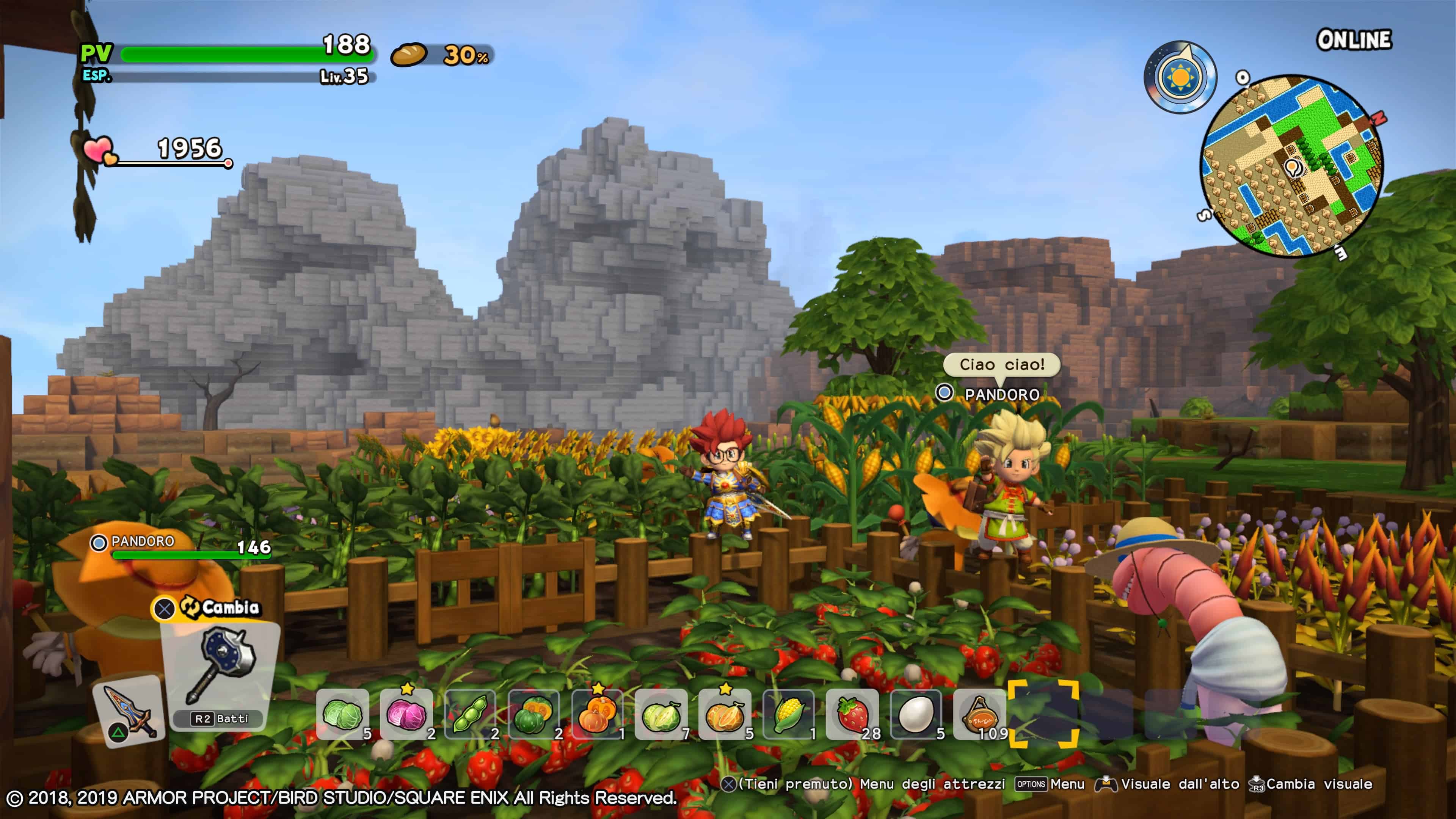Image resolution: width=1456 pixels, height=819 pixels.
Task: Click the sword weapon slot
Action: [129, 711]
